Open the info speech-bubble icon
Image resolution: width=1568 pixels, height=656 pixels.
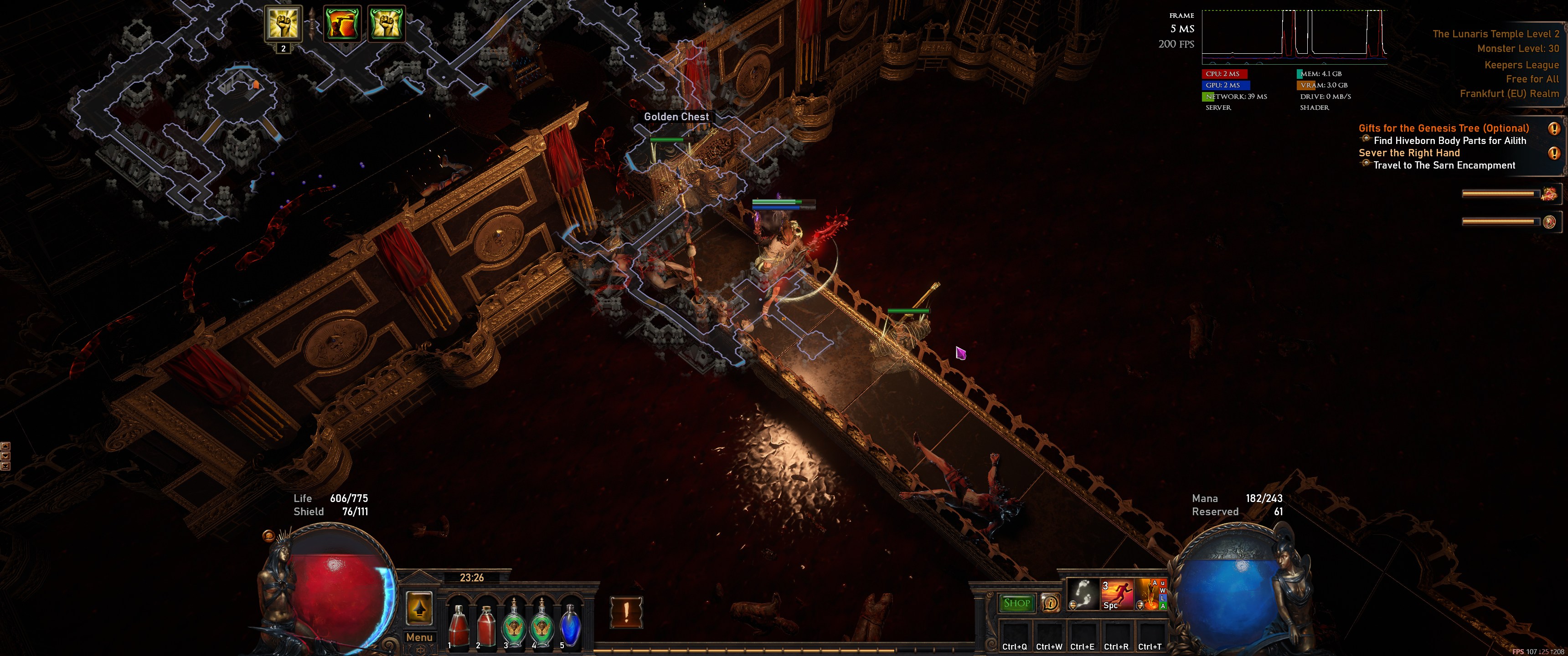pyautogui.click(x=1050, y=603)
